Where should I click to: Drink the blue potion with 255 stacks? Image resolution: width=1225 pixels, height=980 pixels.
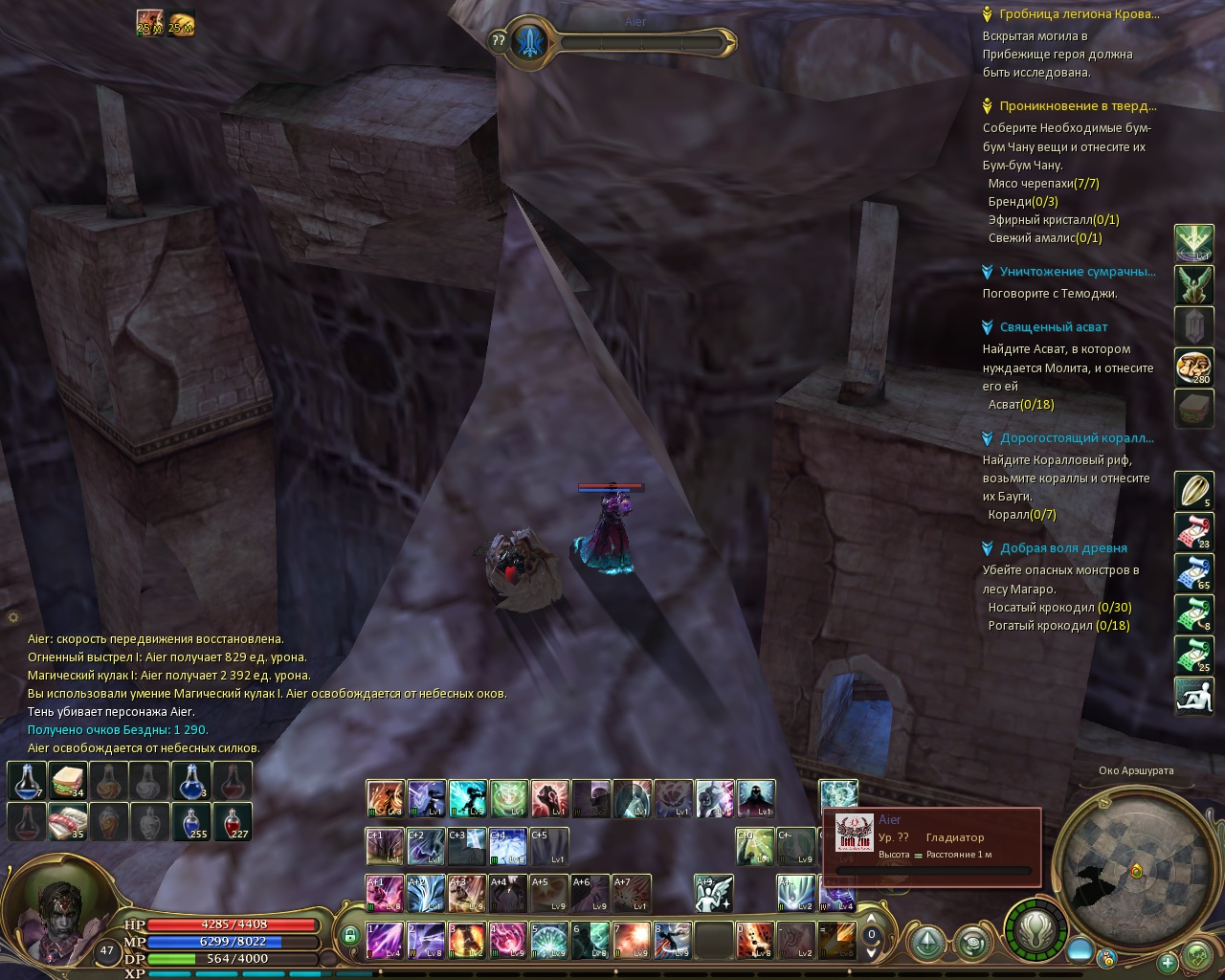coord(191,821)
